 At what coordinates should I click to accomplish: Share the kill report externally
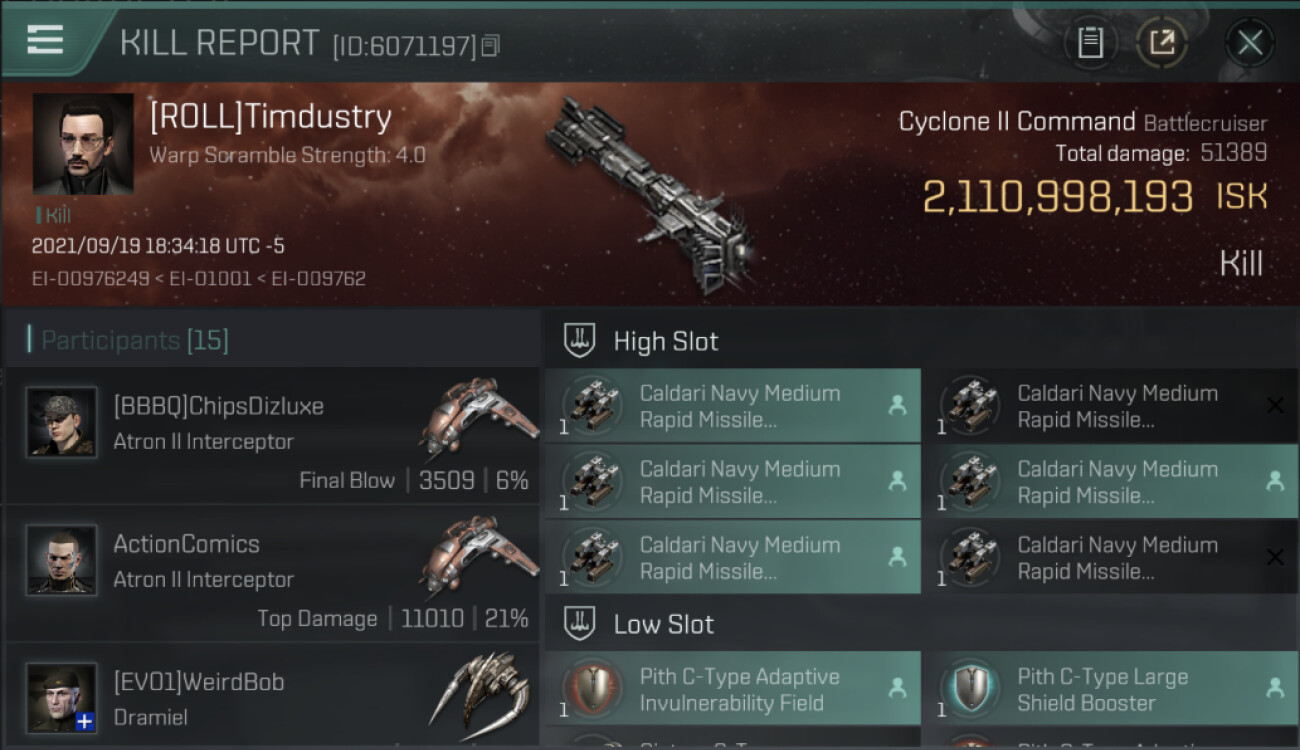1162,42
